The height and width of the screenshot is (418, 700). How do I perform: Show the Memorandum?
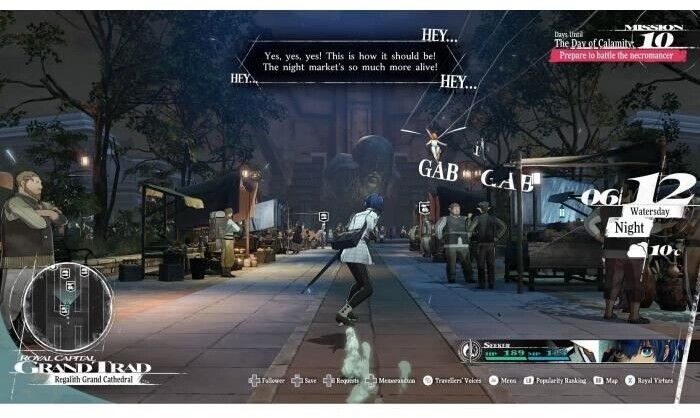392,381
